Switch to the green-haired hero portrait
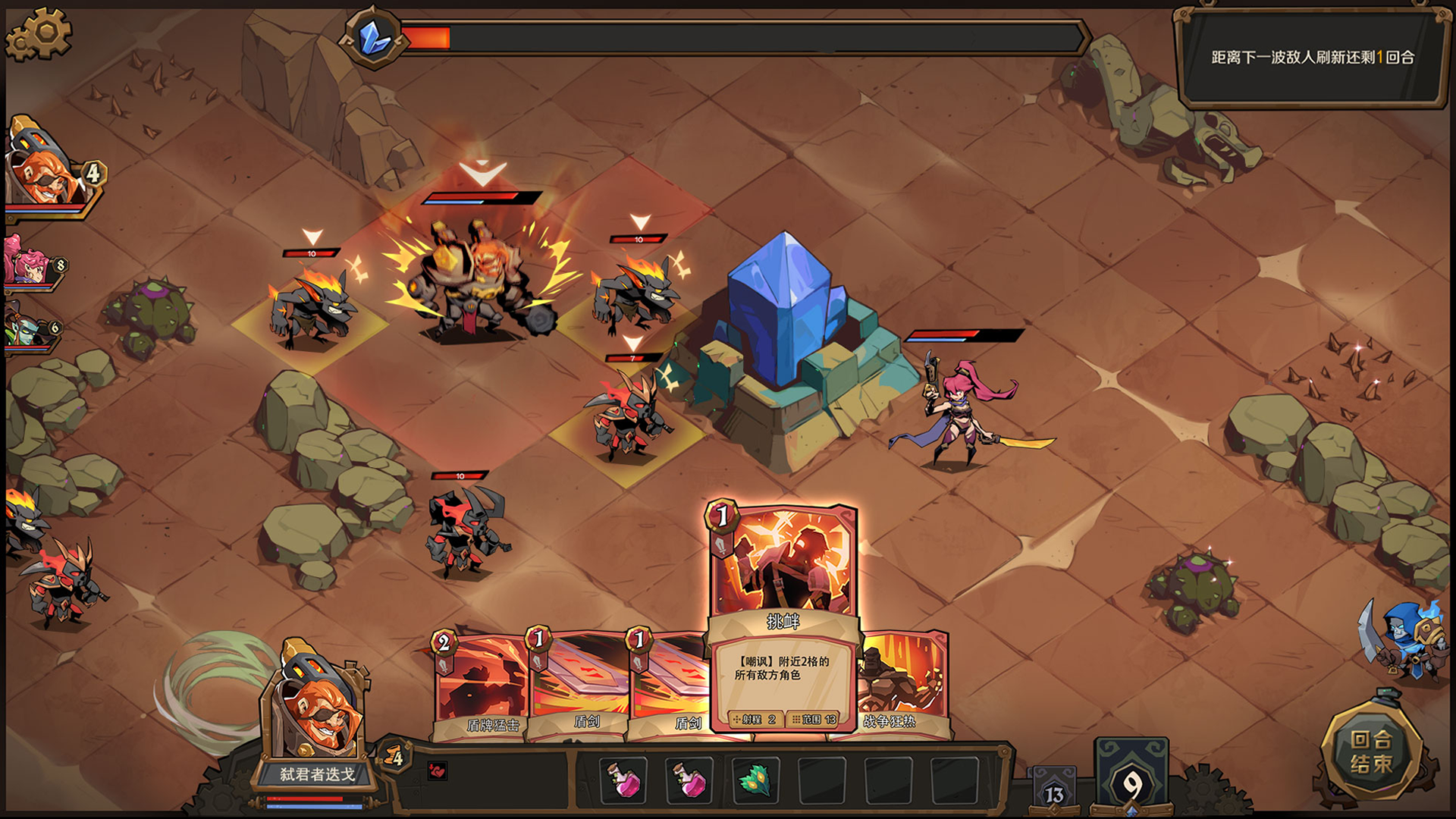Viewport: 1456px width, 819px height. (x=27, y=328)
